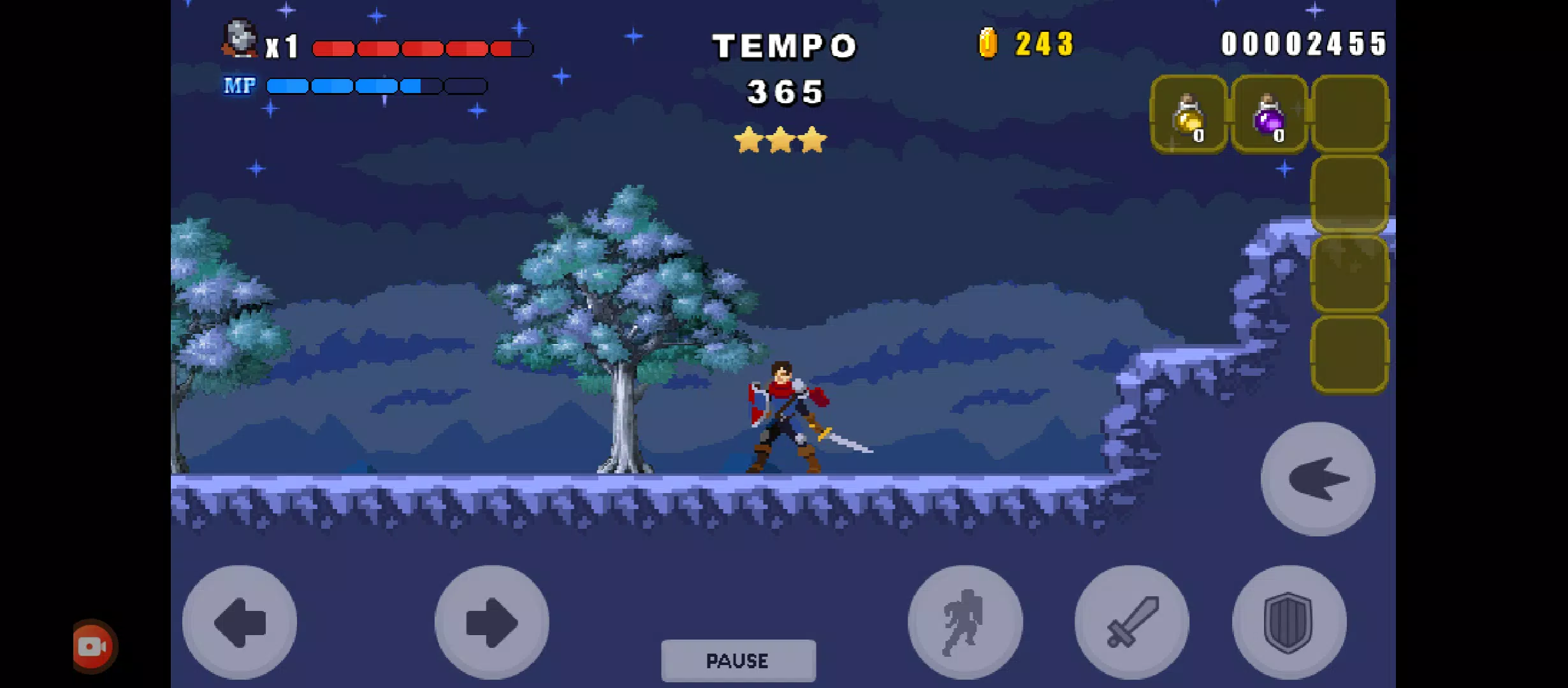Tap the PAUSE button
Image resolution: width=1568 pixels, height=688 pixels.
[738, 660]
